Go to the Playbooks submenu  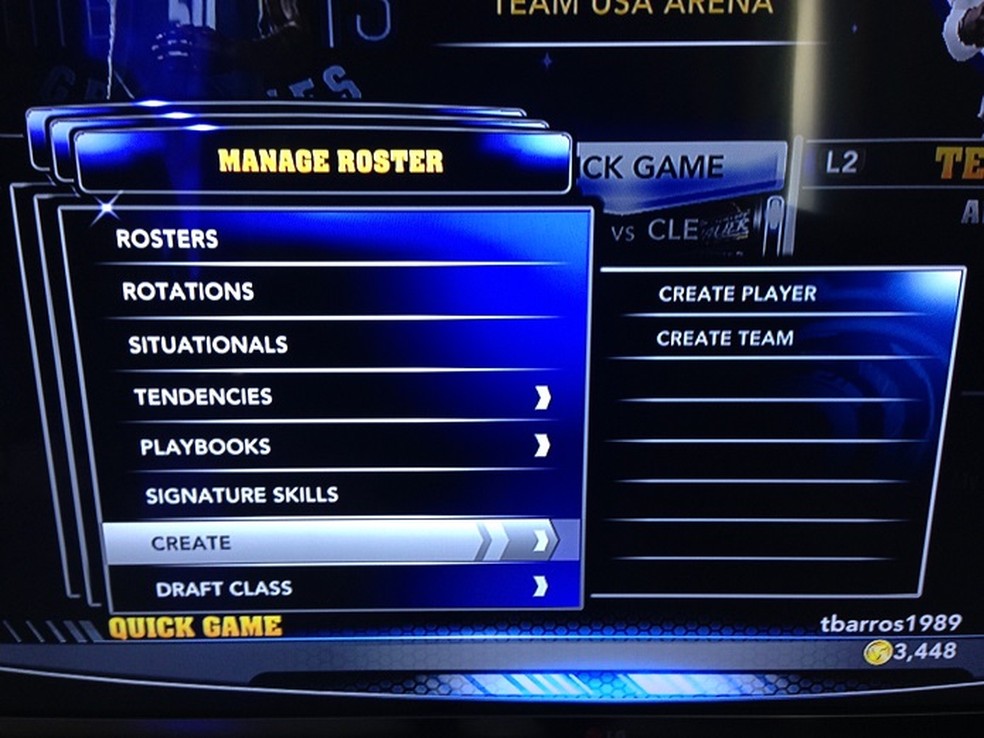pyautogui.click(x=205, y=447)
